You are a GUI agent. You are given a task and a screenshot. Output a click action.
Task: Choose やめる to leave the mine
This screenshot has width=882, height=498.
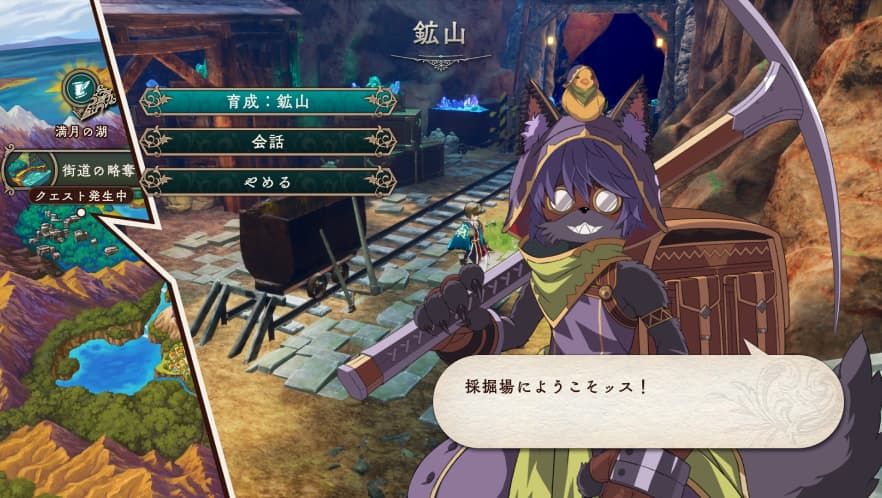pos(268,181)
